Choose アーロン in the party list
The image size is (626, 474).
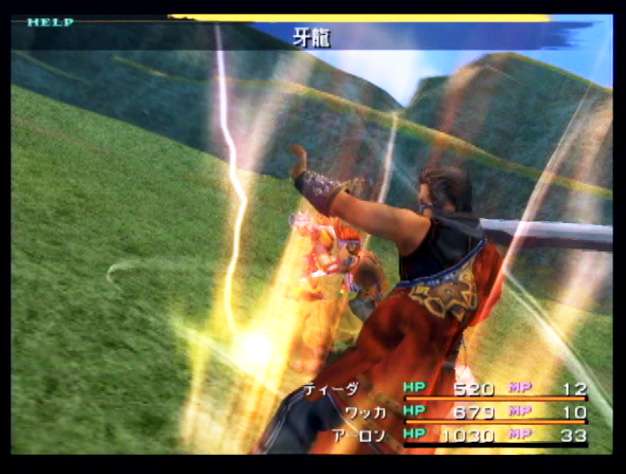coord(355,436)
